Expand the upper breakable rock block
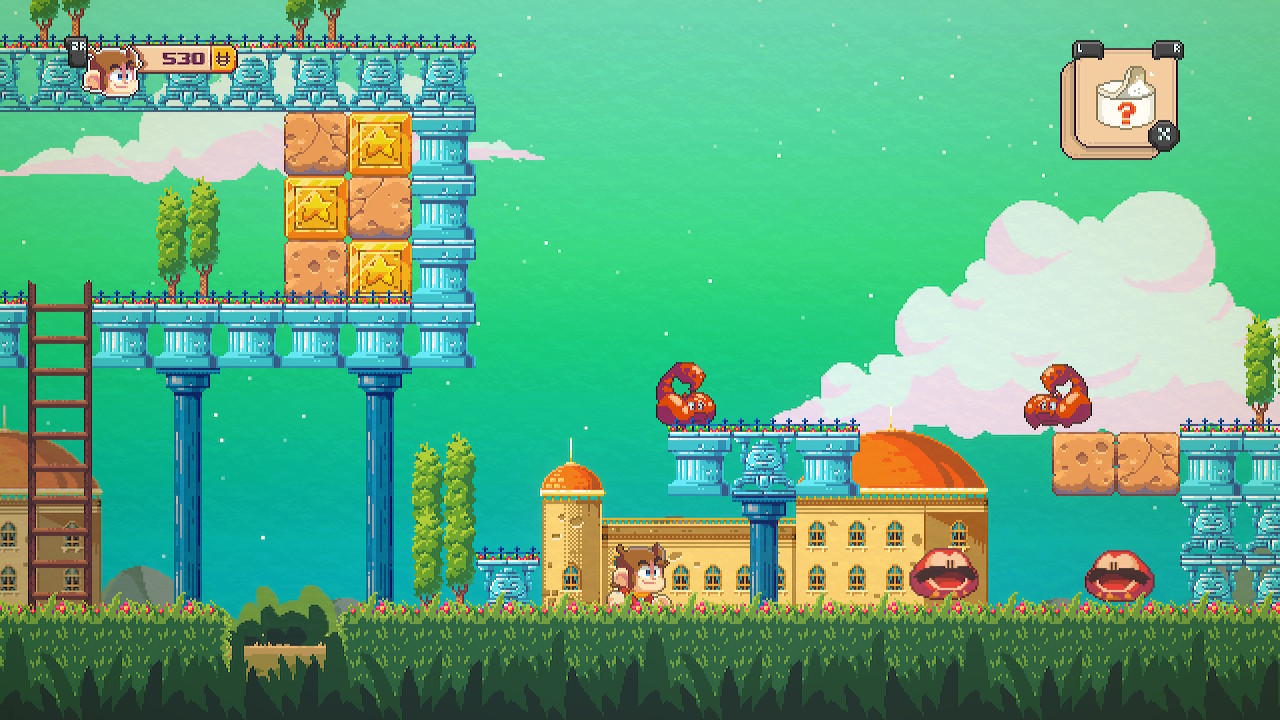This screenshot has height=720, width=1280. [x=315, y=143]
